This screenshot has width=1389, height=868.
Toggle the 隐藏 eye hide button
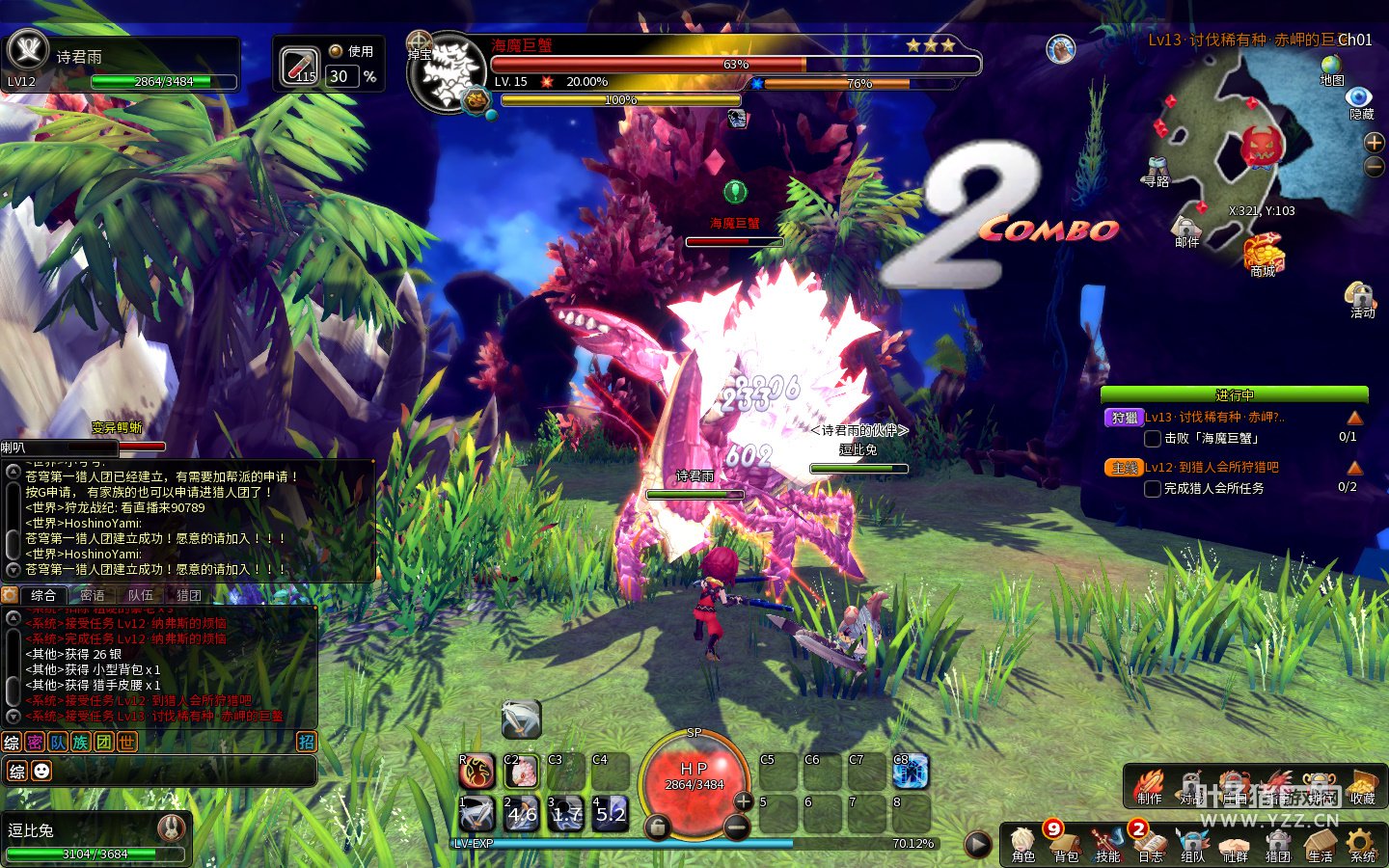(1360, 99)
